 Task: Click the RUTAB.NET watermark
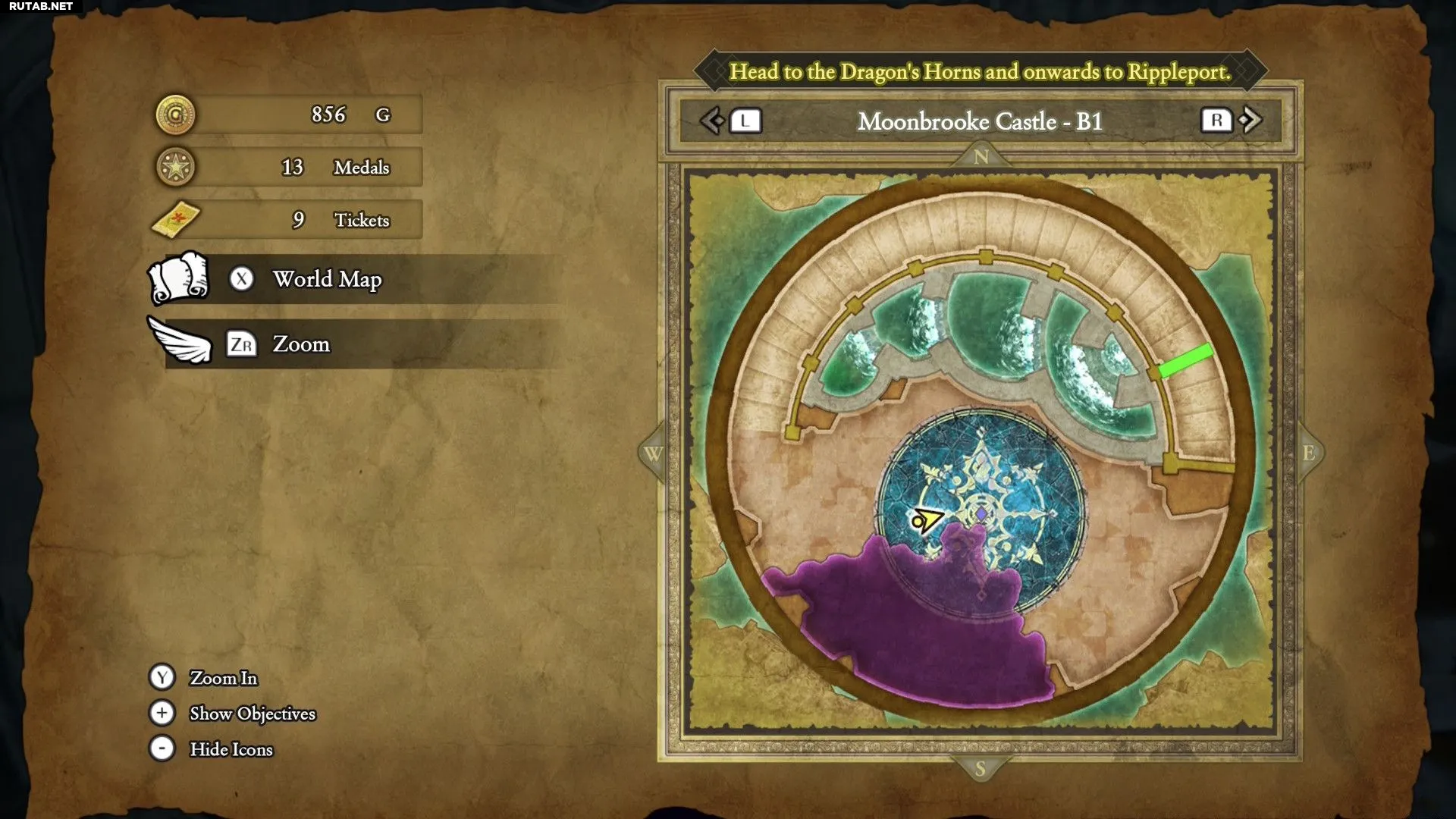pyautogui.click(x=41, y=7)
